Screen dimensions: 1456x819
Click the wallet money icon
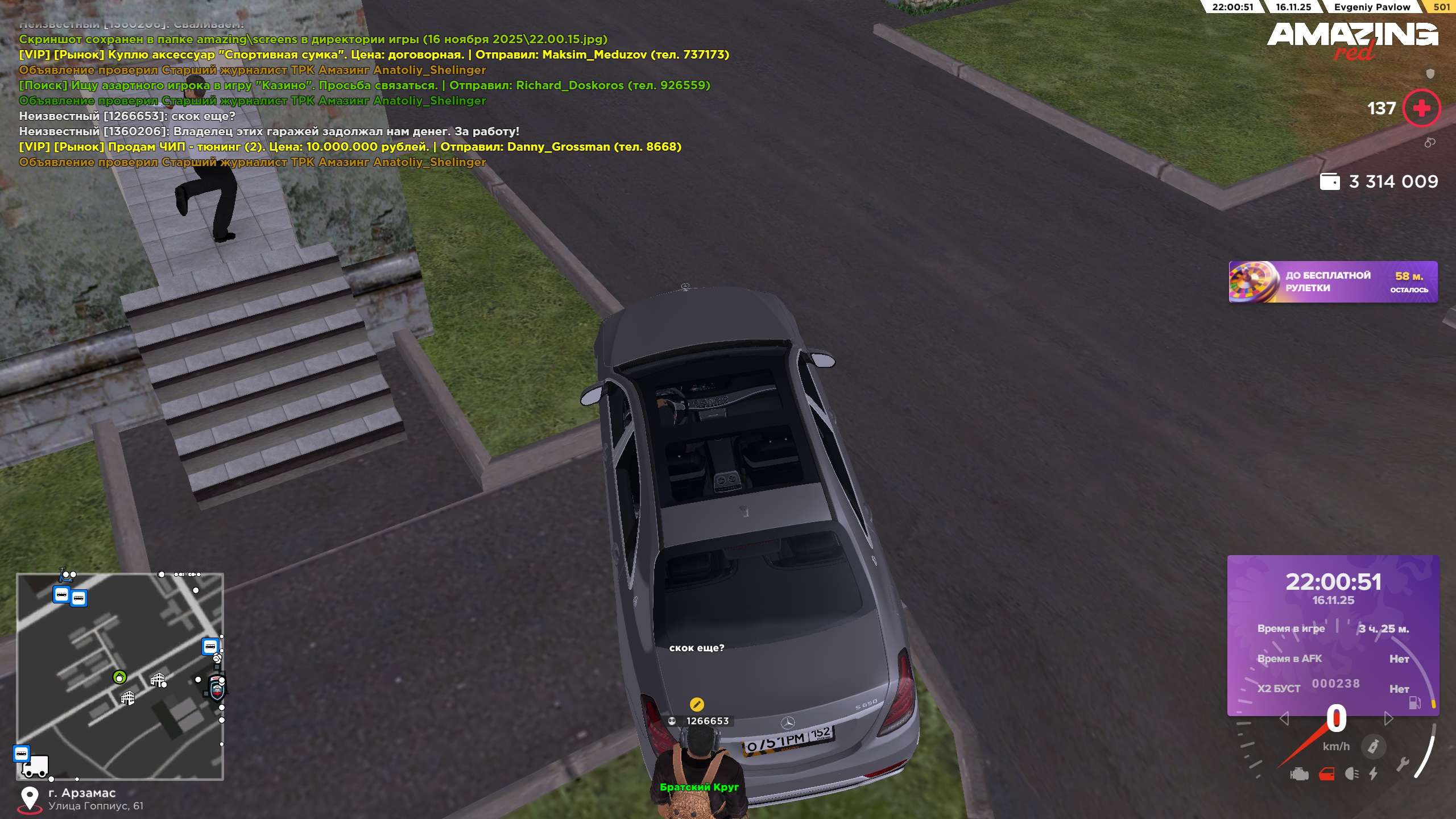pyautogui.click(x=1329, y=181)
